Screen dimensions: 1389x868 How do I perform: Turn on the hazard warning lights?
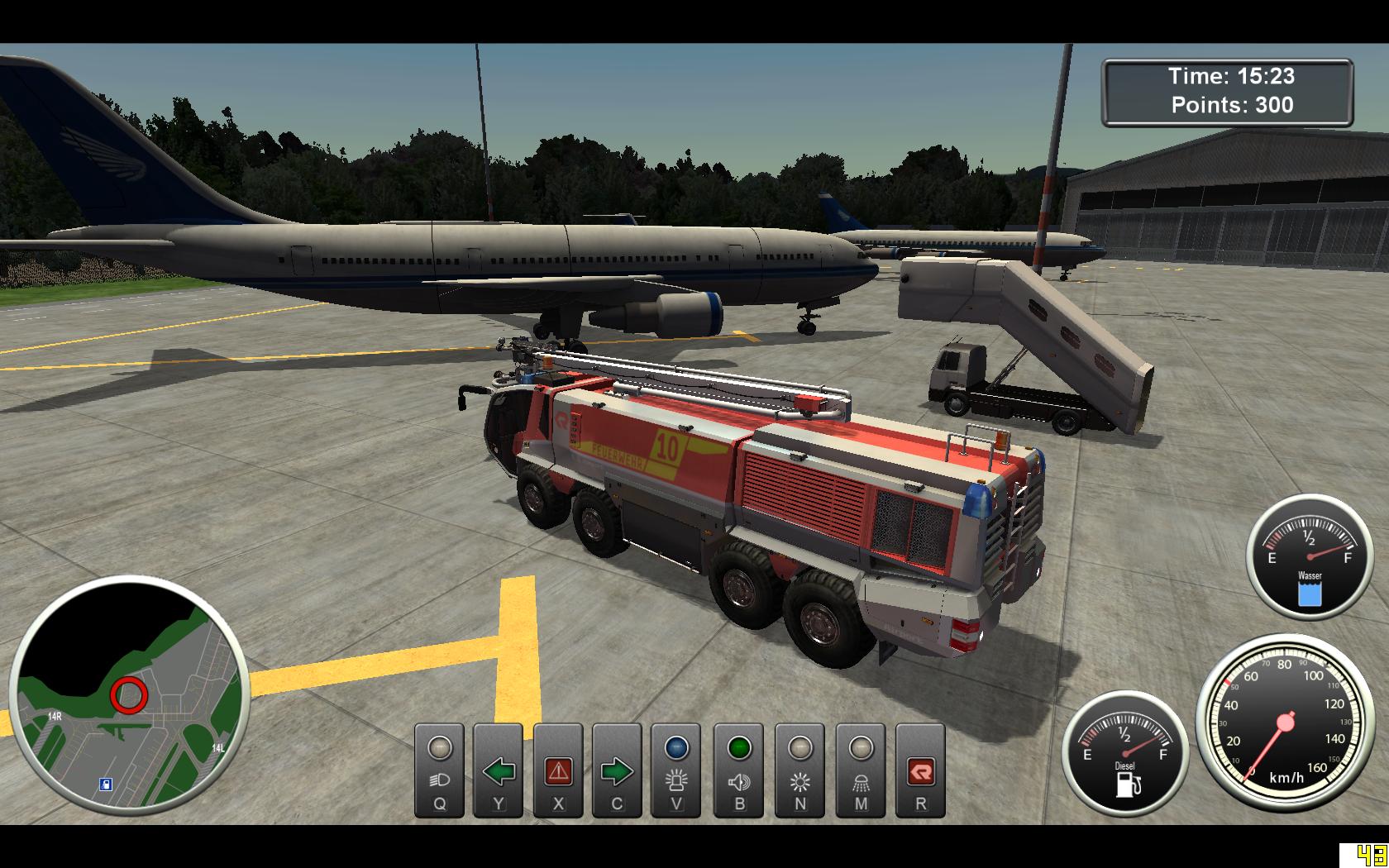pyautogui.click(x=558, y=770)
